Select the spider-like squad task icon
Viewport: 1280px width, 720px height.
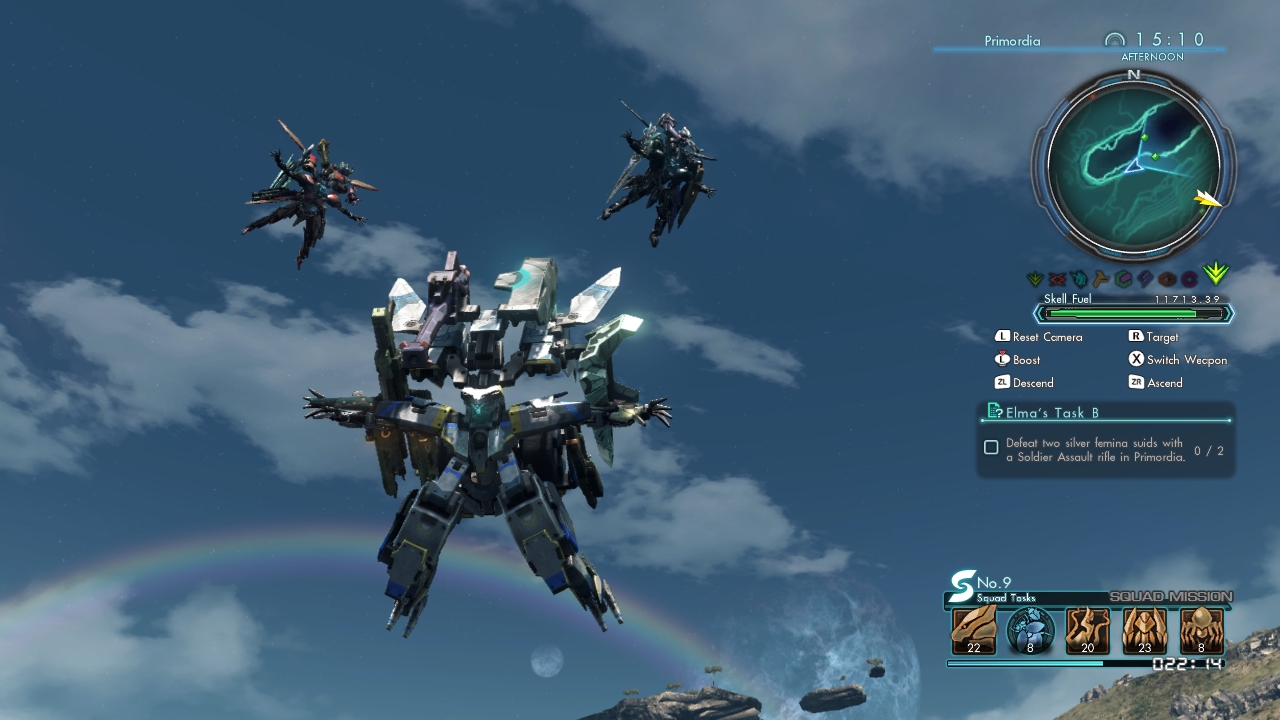pyautogui.click(x=1201, y=630)
